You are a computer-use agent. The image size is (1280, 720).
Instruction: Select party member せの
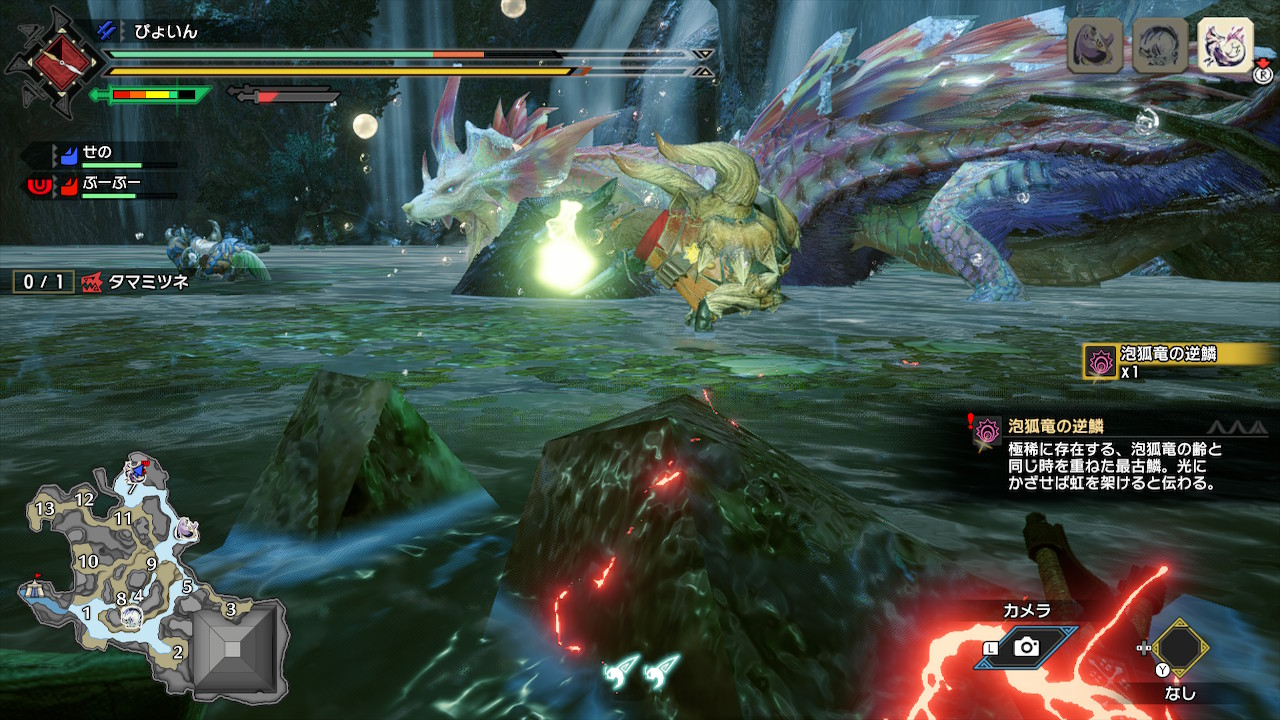pyautogui.click(x=97, y=153)
